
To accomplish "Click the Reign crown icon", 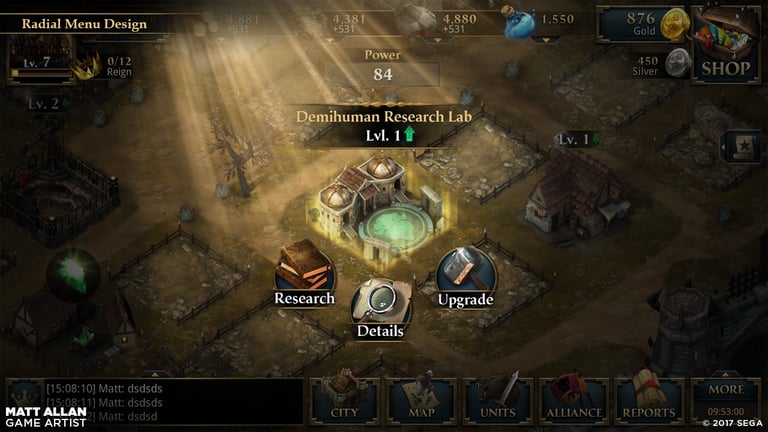I will pos(91,65).
